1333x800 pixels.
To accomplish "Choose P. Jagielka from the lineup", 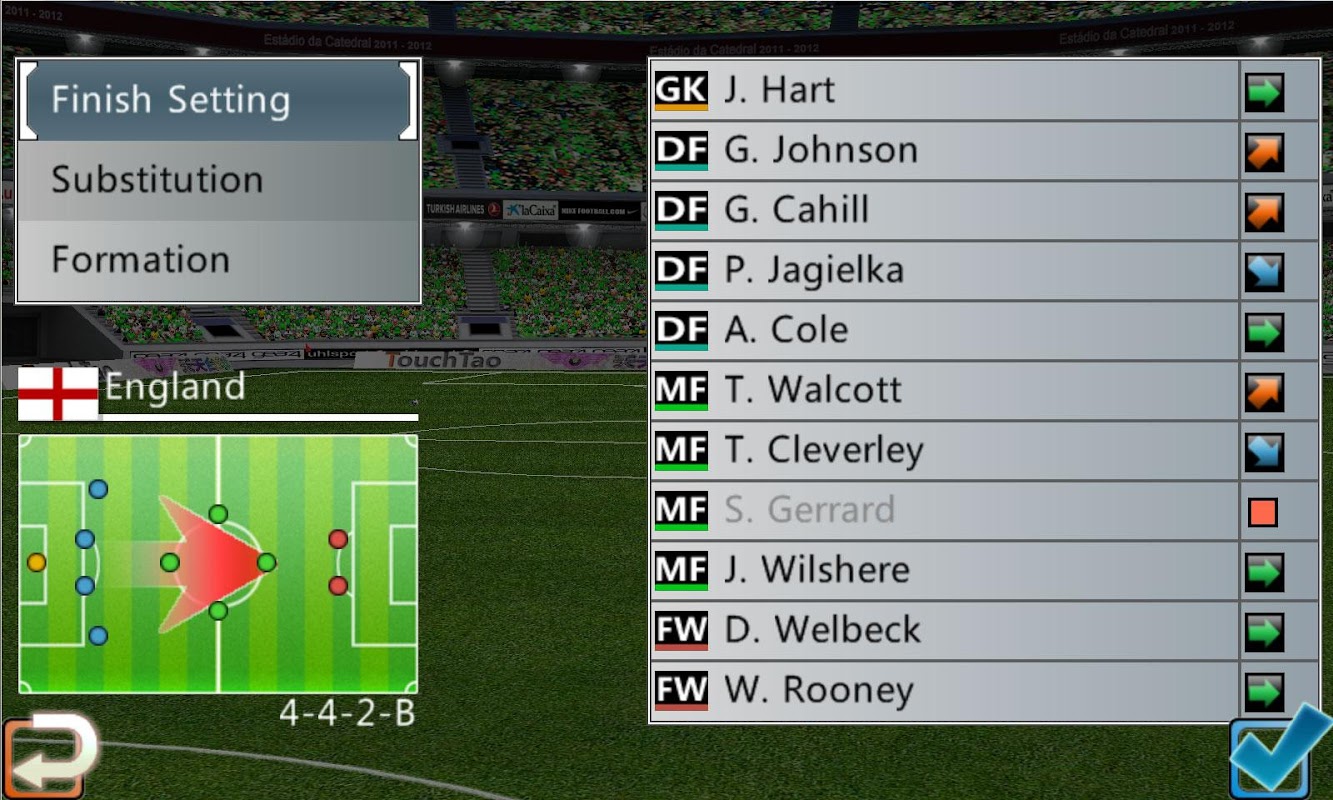I will click(x=945, y=271).
